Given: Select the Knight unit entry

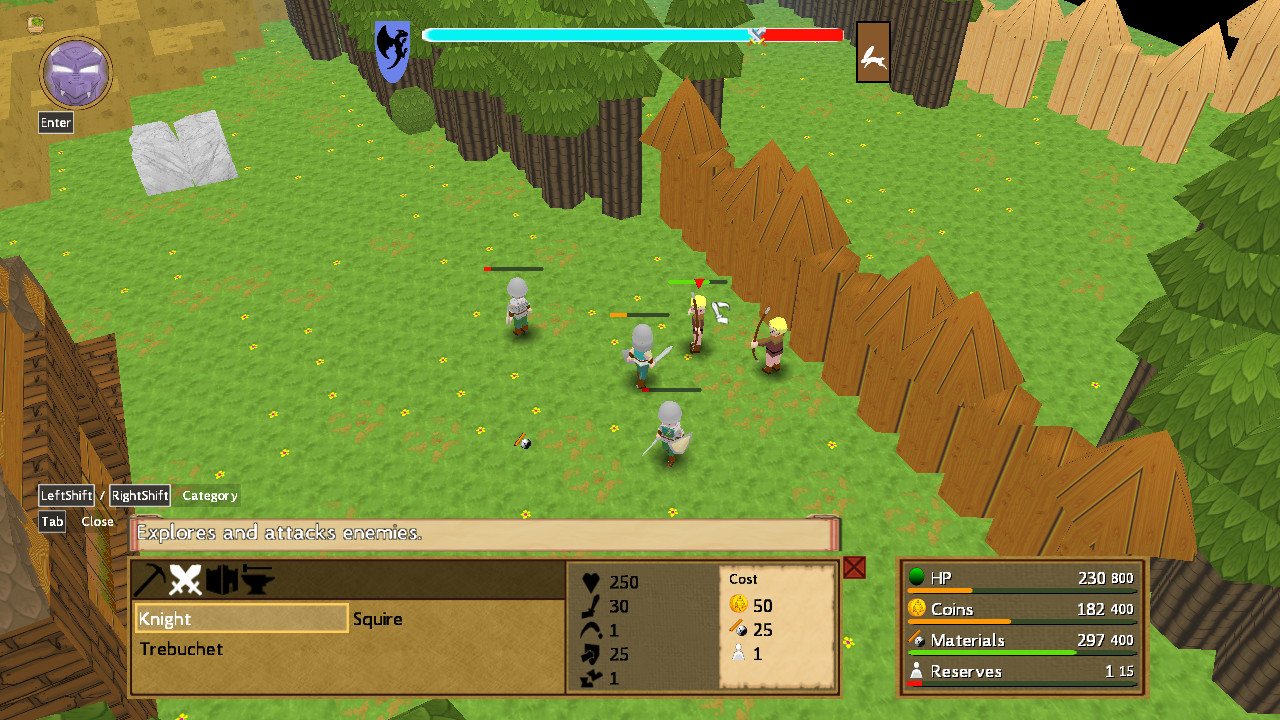Looking at the screenshot, I should point(241,620).
